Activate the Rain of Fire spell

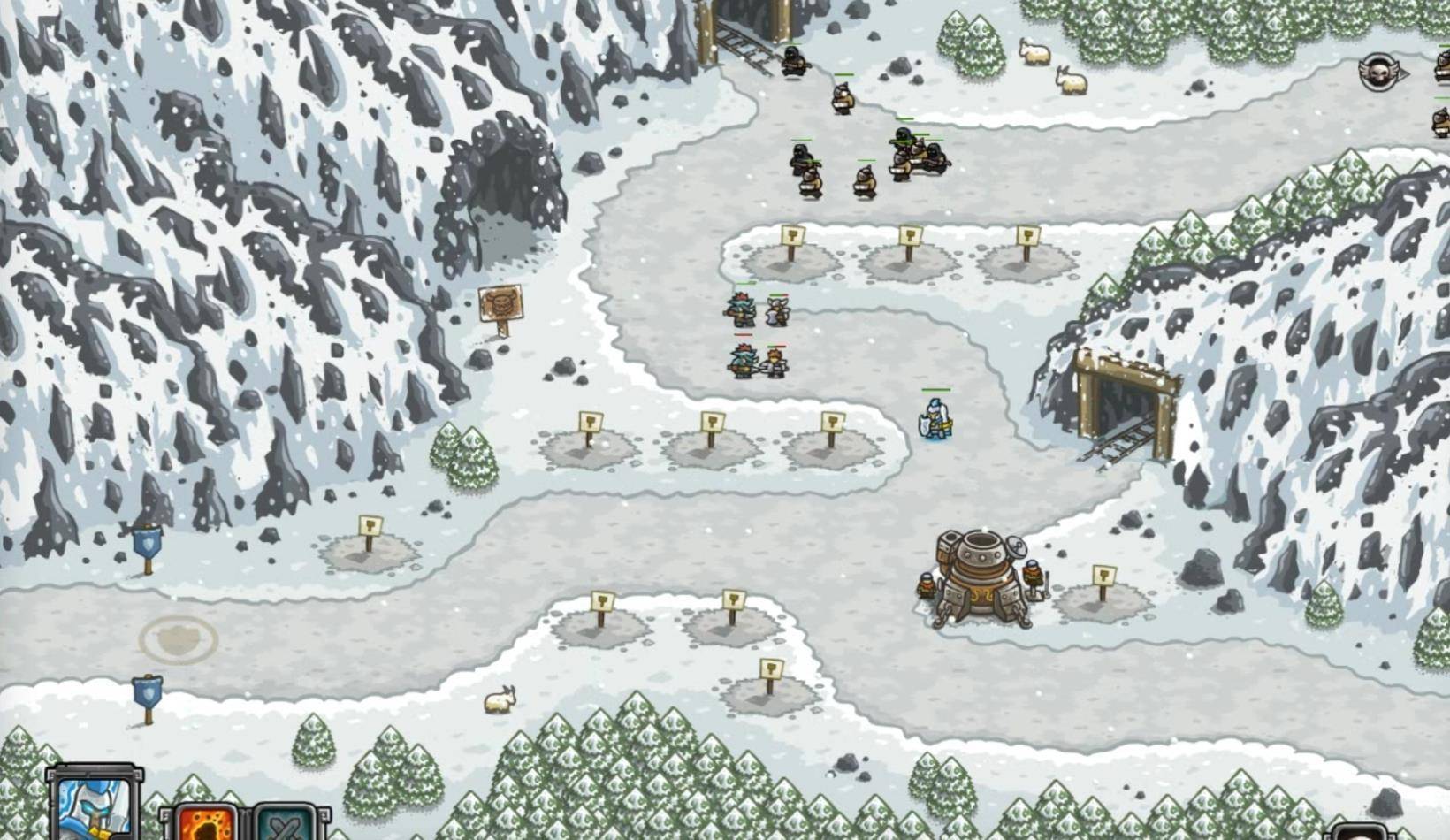click(208, 822)
